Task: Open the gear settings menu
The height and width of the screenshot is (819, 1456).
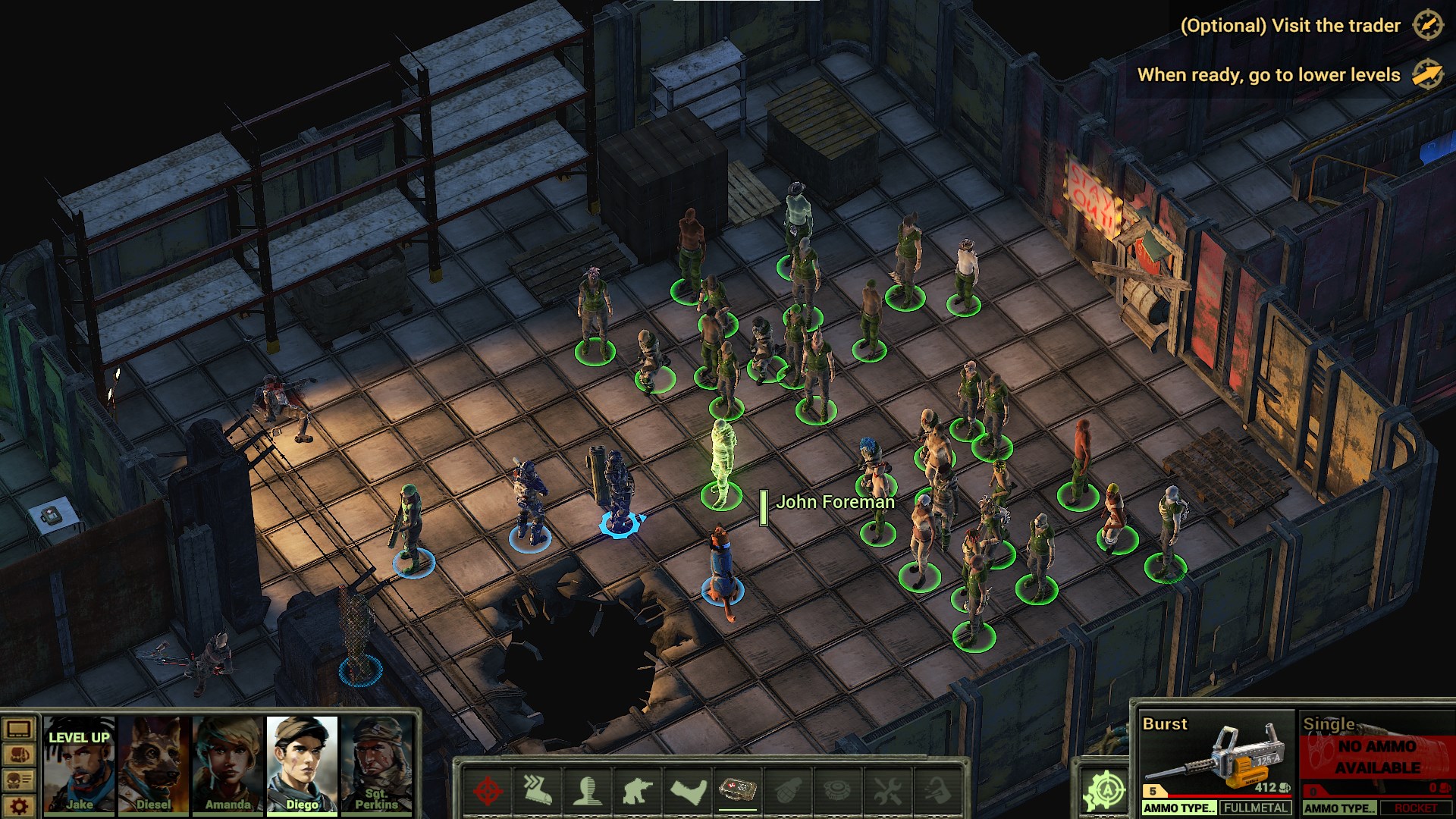Action: [19, 805]
